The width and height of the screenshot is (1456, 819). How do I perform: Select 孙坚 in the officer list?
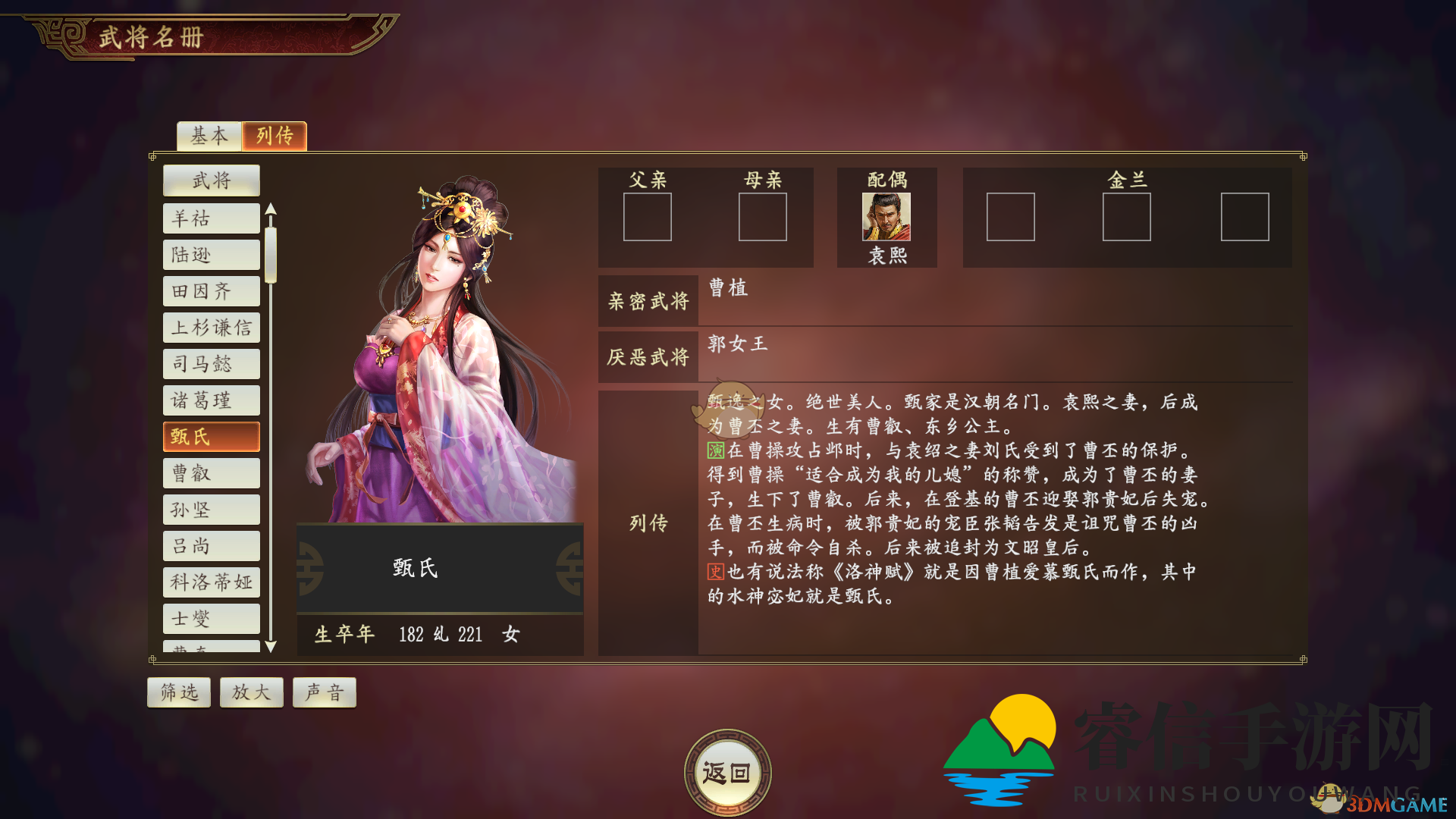[211, 509]
